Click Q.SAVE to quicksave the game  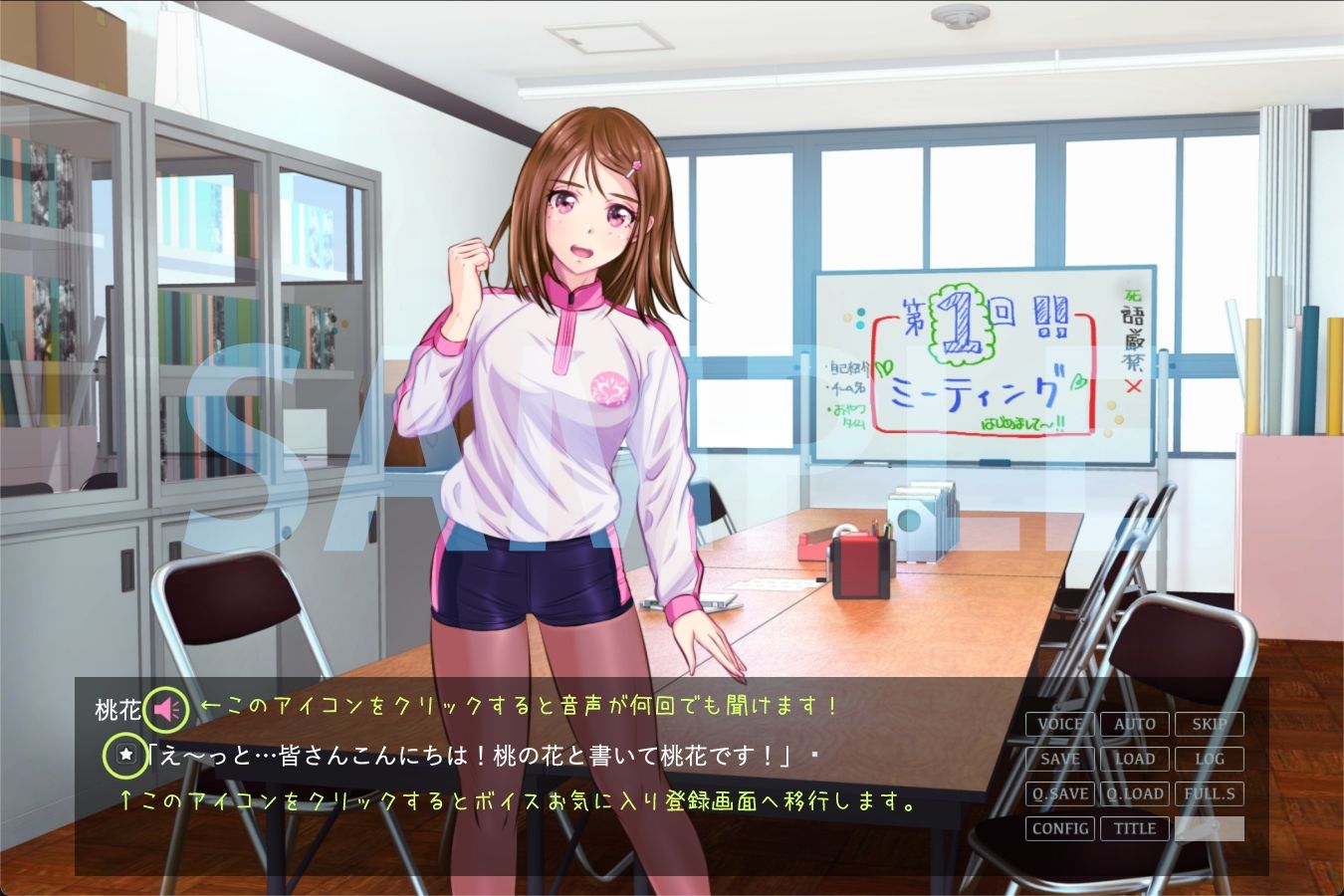coord(1059,793)
